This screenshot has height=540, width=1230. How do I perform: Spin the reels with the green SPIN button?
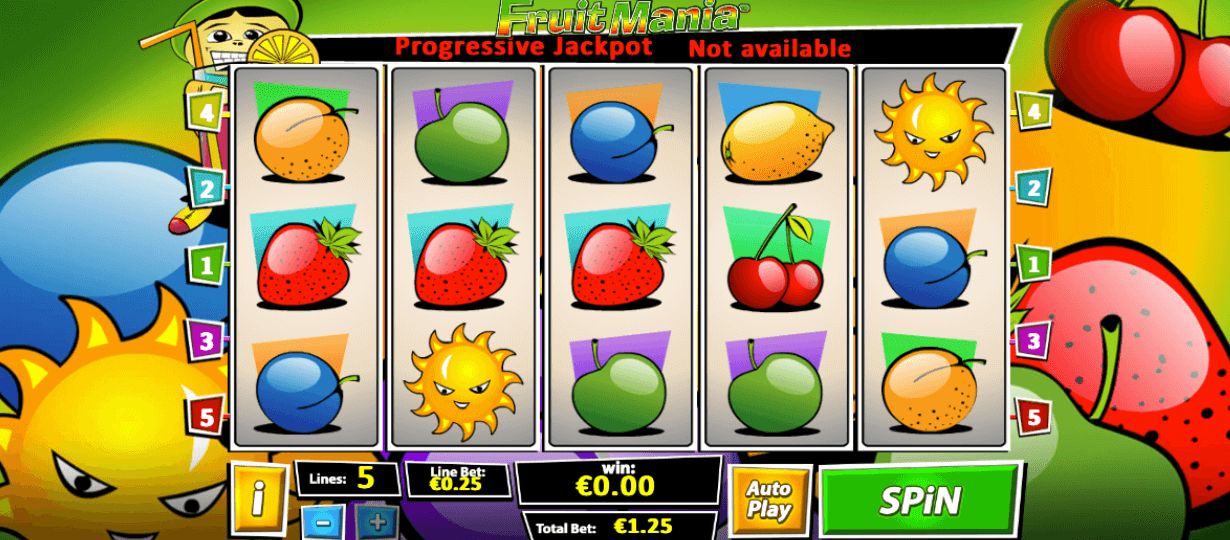[919, 499]
